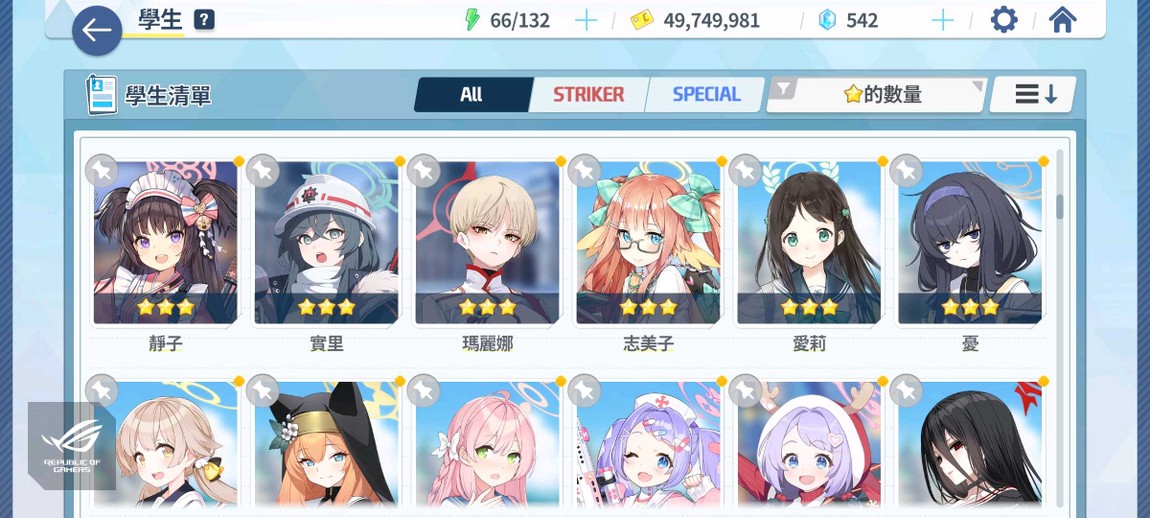View student 憂's card
Image resolution: width=1150 pixels, height=518 pixels.
(970, 242)
